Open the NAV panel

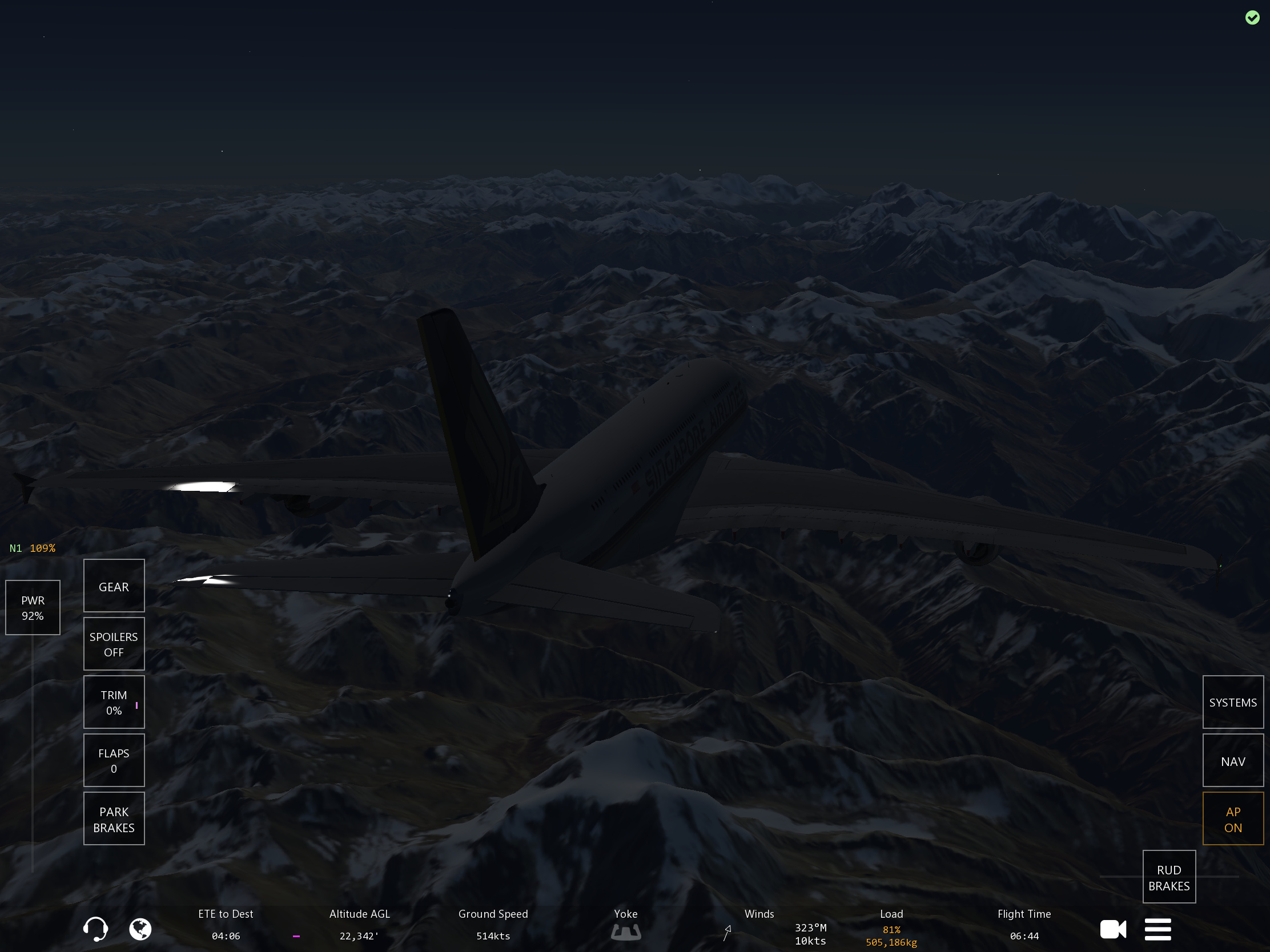point(1232,761)
